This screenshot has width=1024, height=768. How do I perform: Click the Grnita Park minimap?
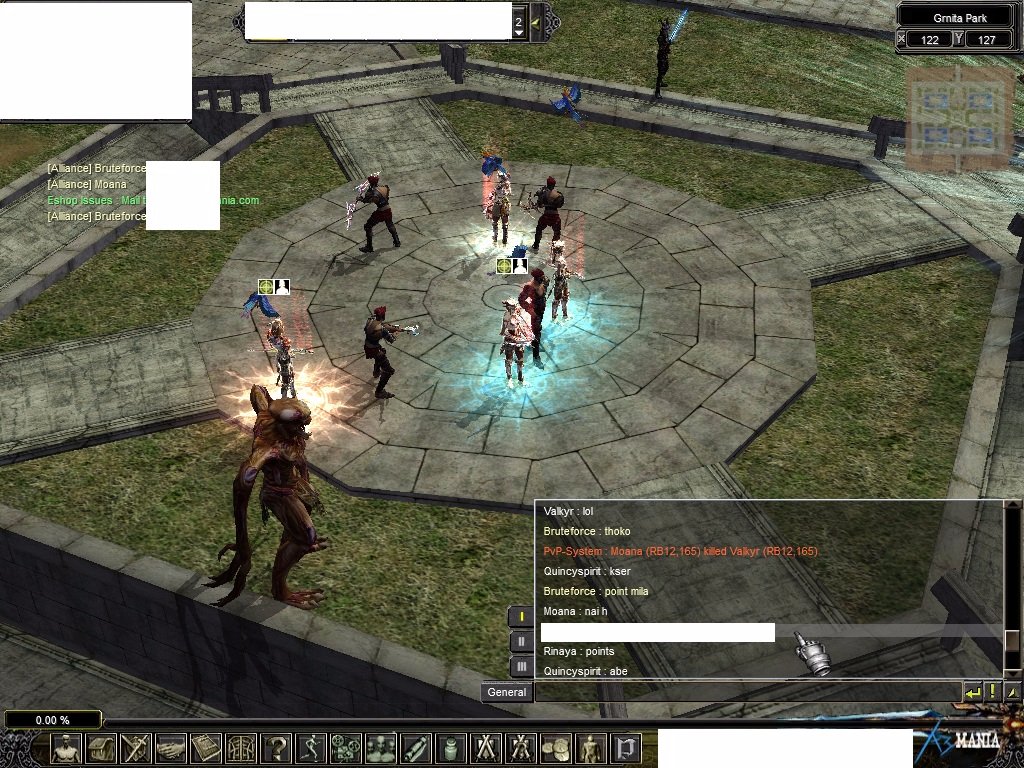click(x=956, y=118)
